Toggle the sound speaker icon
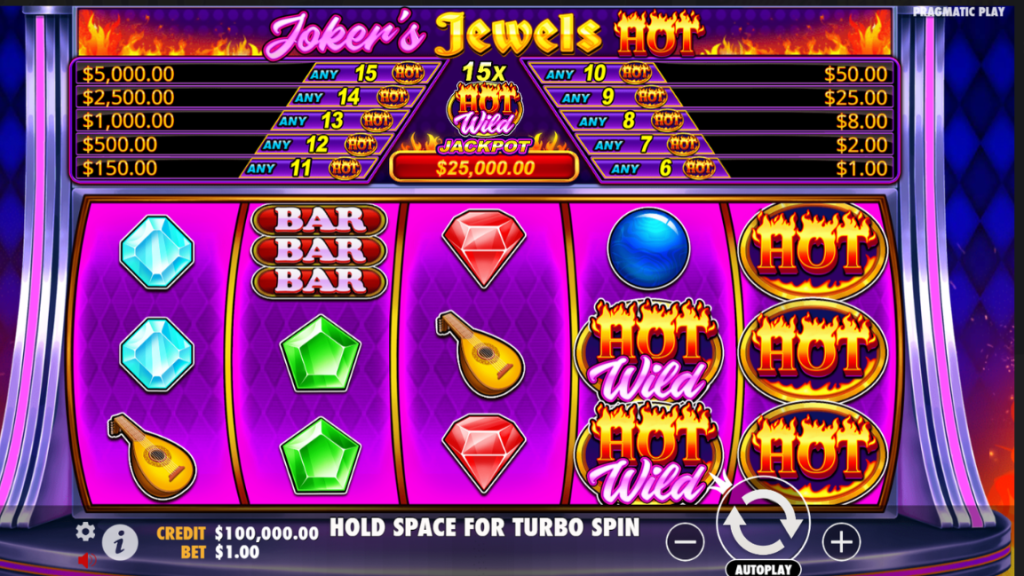Screen dimensions: 1024x576 85,559
